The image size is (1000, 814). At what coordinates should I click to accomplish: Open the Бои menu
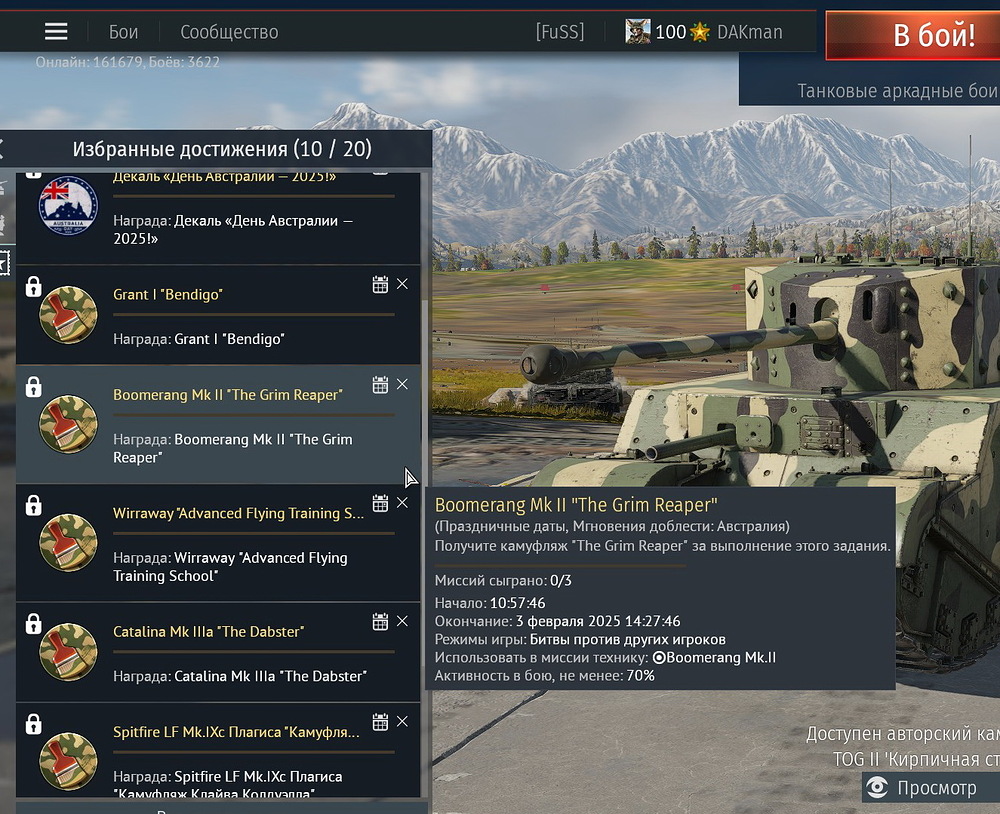pyautogui.click(x=123, y=32)
